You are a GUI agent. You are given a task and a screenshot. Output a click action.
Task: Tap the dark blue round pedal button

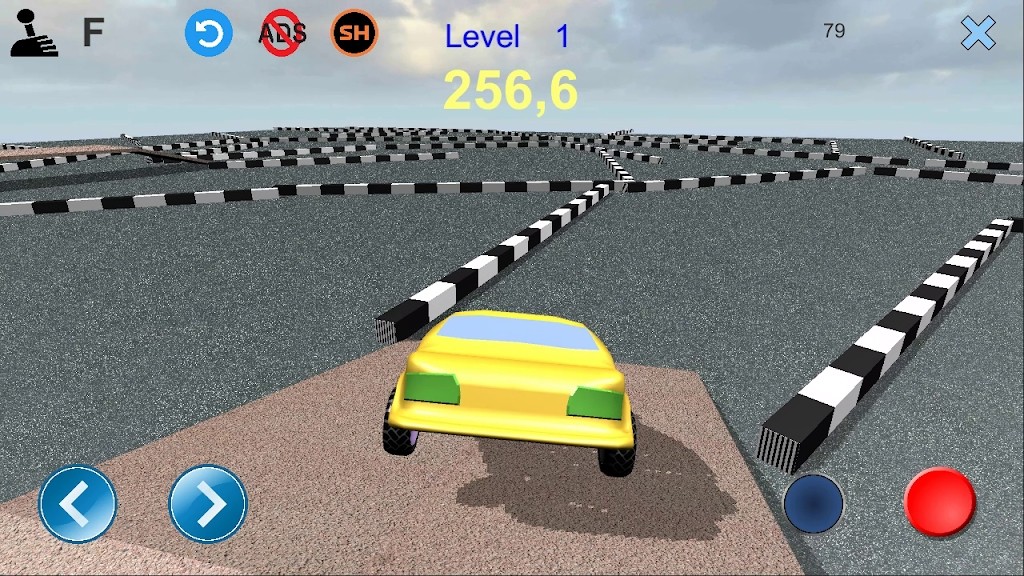click(813, 502)
